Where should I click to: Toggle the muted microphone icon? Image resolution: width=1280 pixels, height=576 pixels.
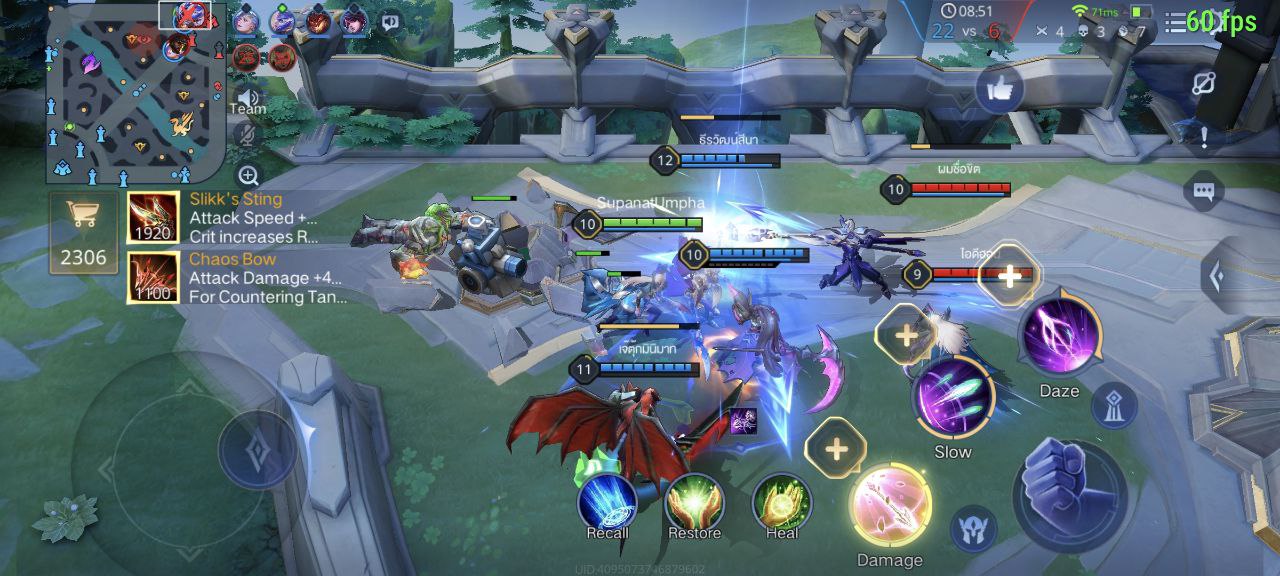point(248,135)
